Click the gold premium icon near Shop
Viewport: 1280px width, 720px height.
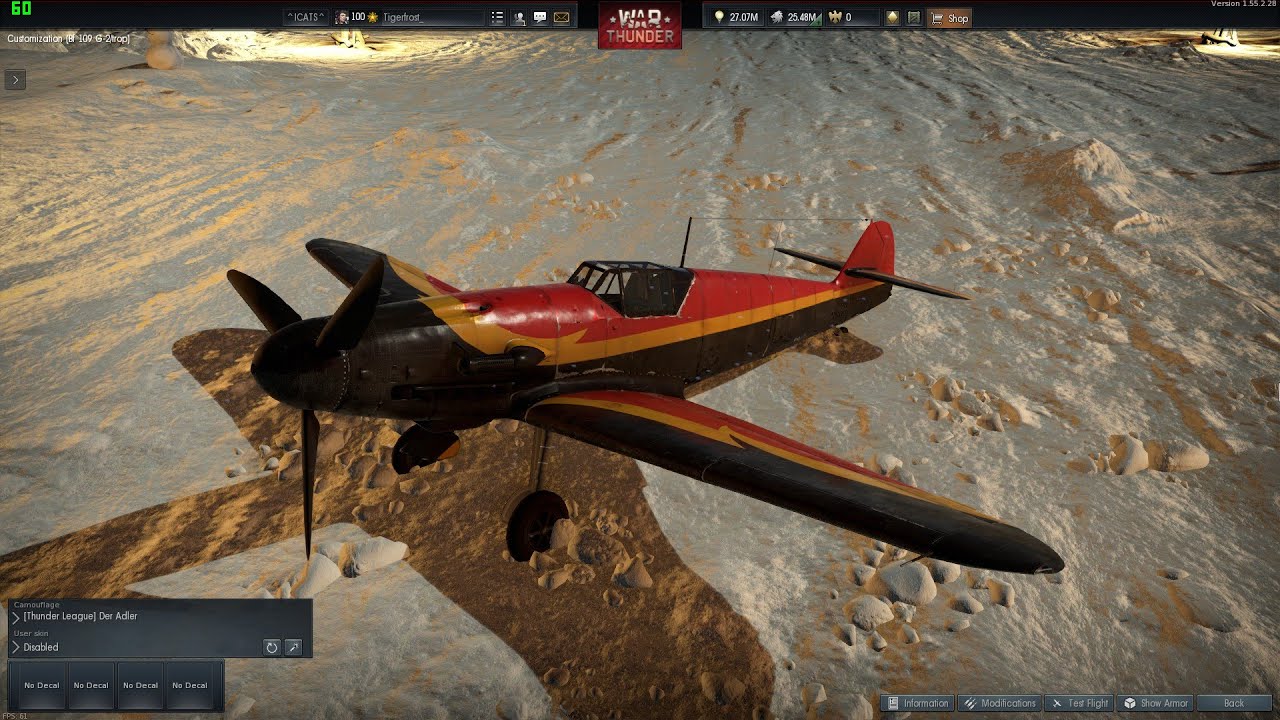click(892, 18)
